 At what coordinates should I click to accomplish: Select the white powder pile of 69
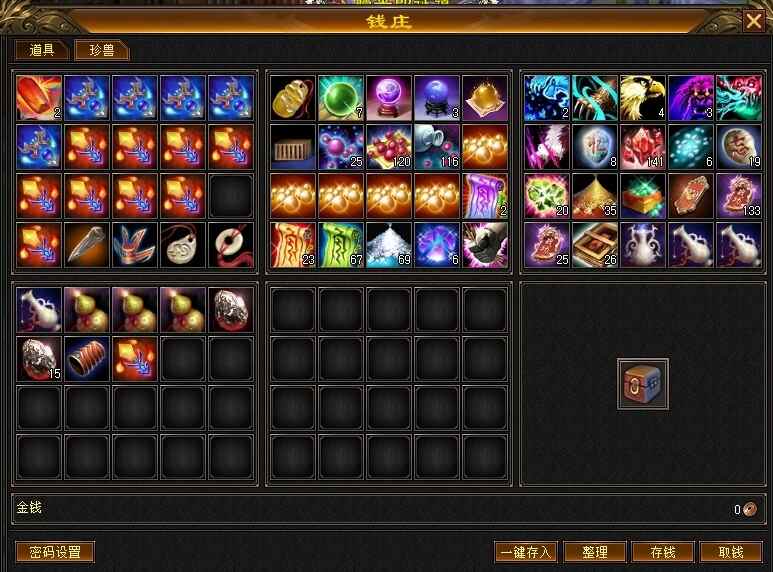click(x=389, y=245)
